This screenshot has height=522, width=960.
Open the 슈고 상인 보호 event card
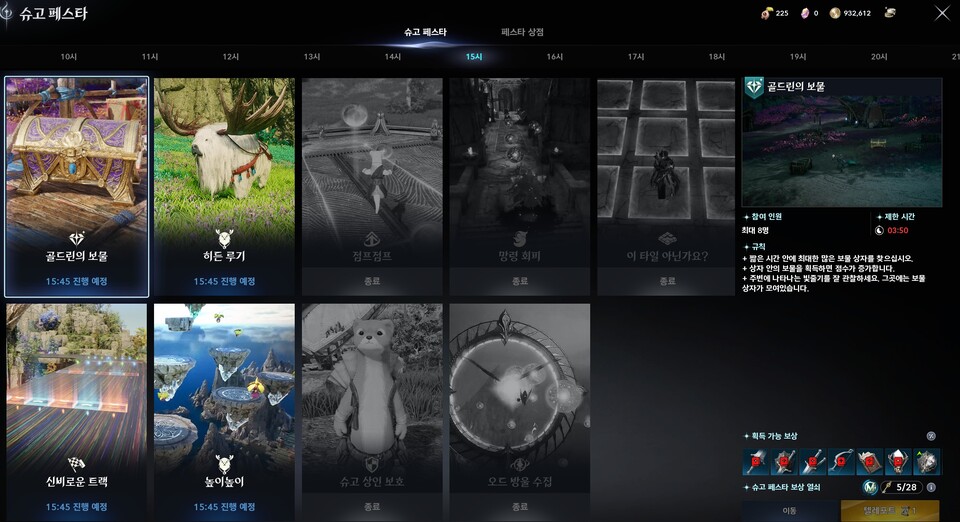(372, 410)
